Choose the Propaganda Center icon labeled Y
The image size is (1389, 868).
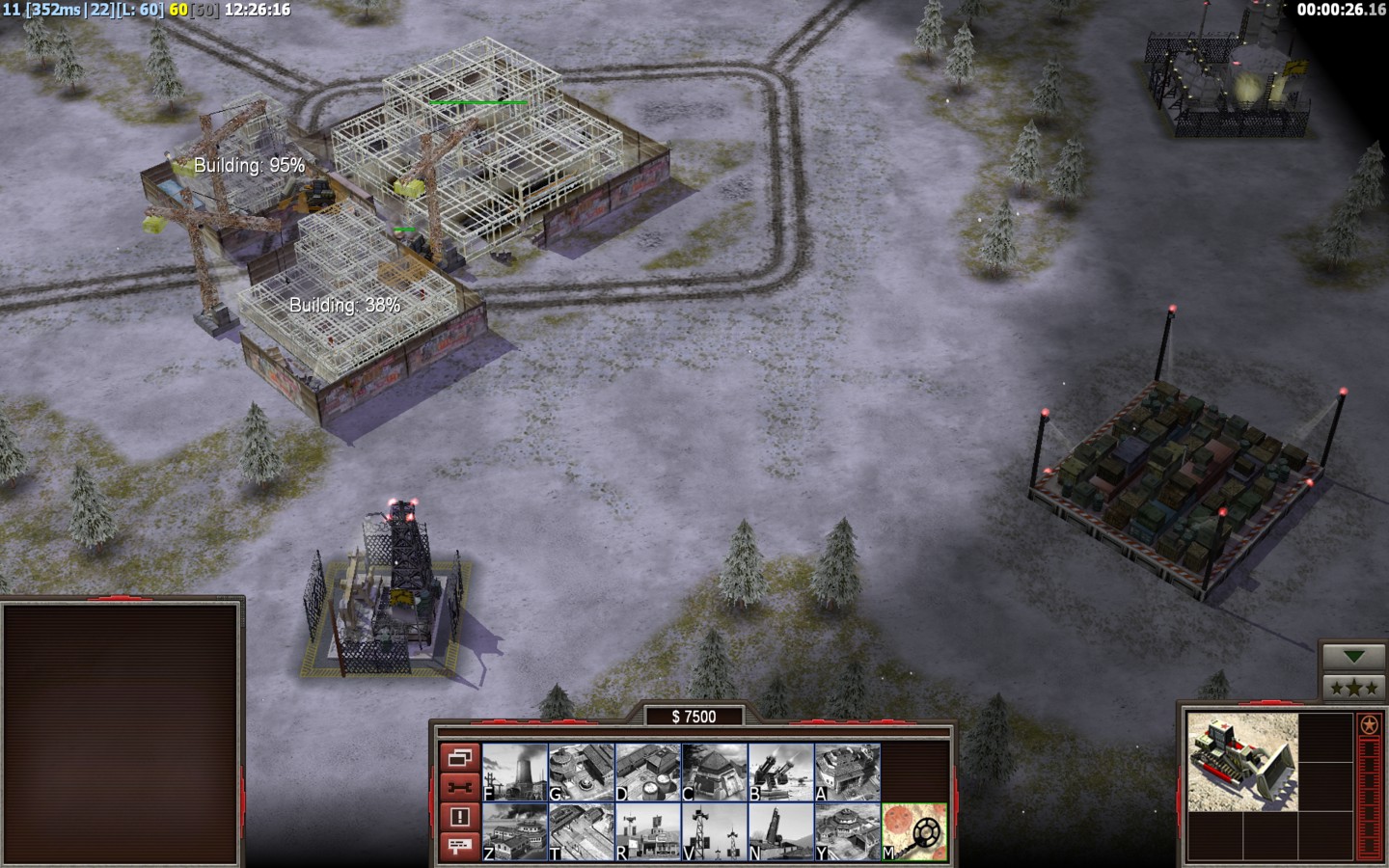click(848, 832)
